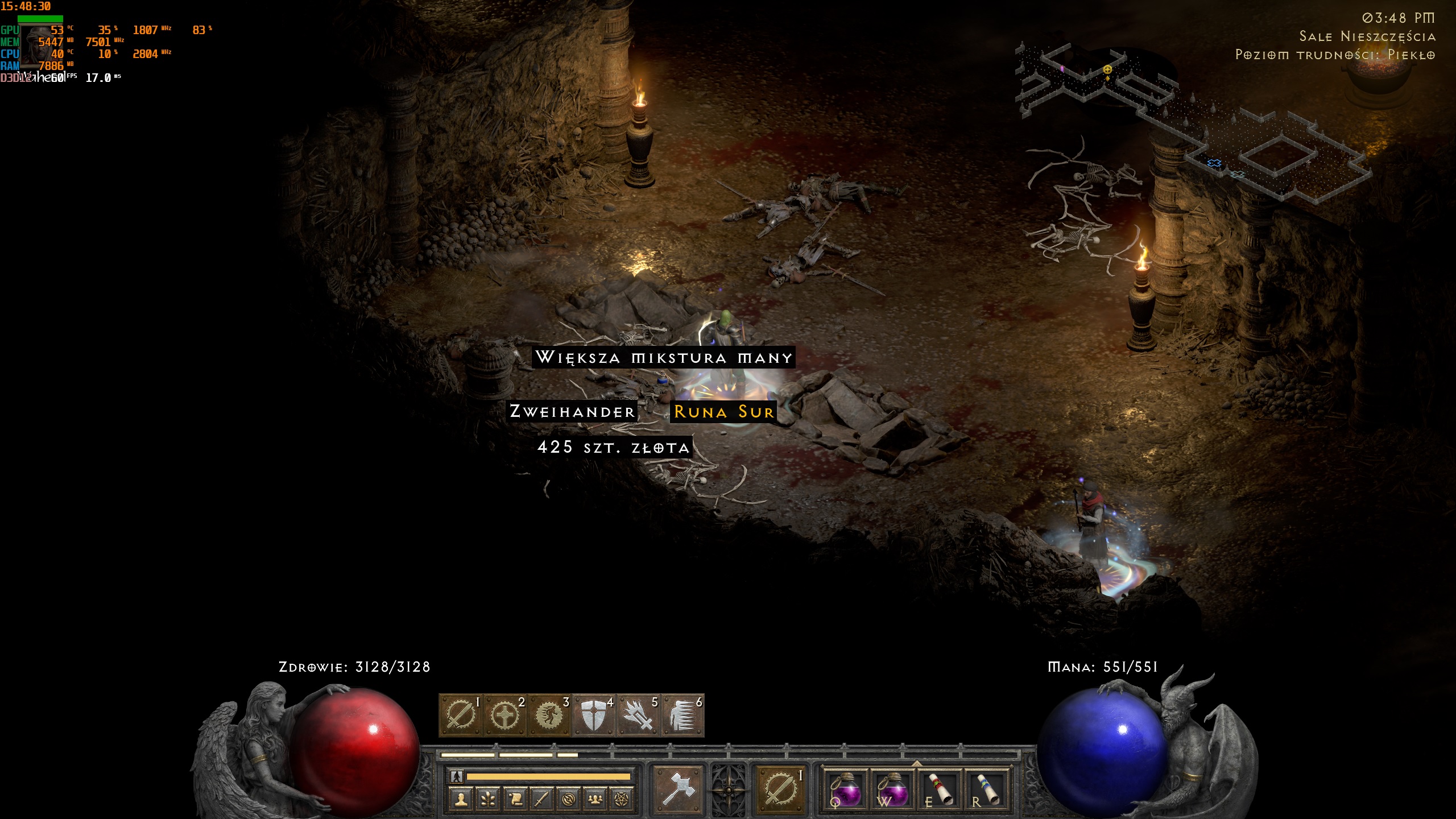Choose the spiked figure skill in slot 6
The image size is (1456, 819).
pyautogui.click(x=682, y=715)
